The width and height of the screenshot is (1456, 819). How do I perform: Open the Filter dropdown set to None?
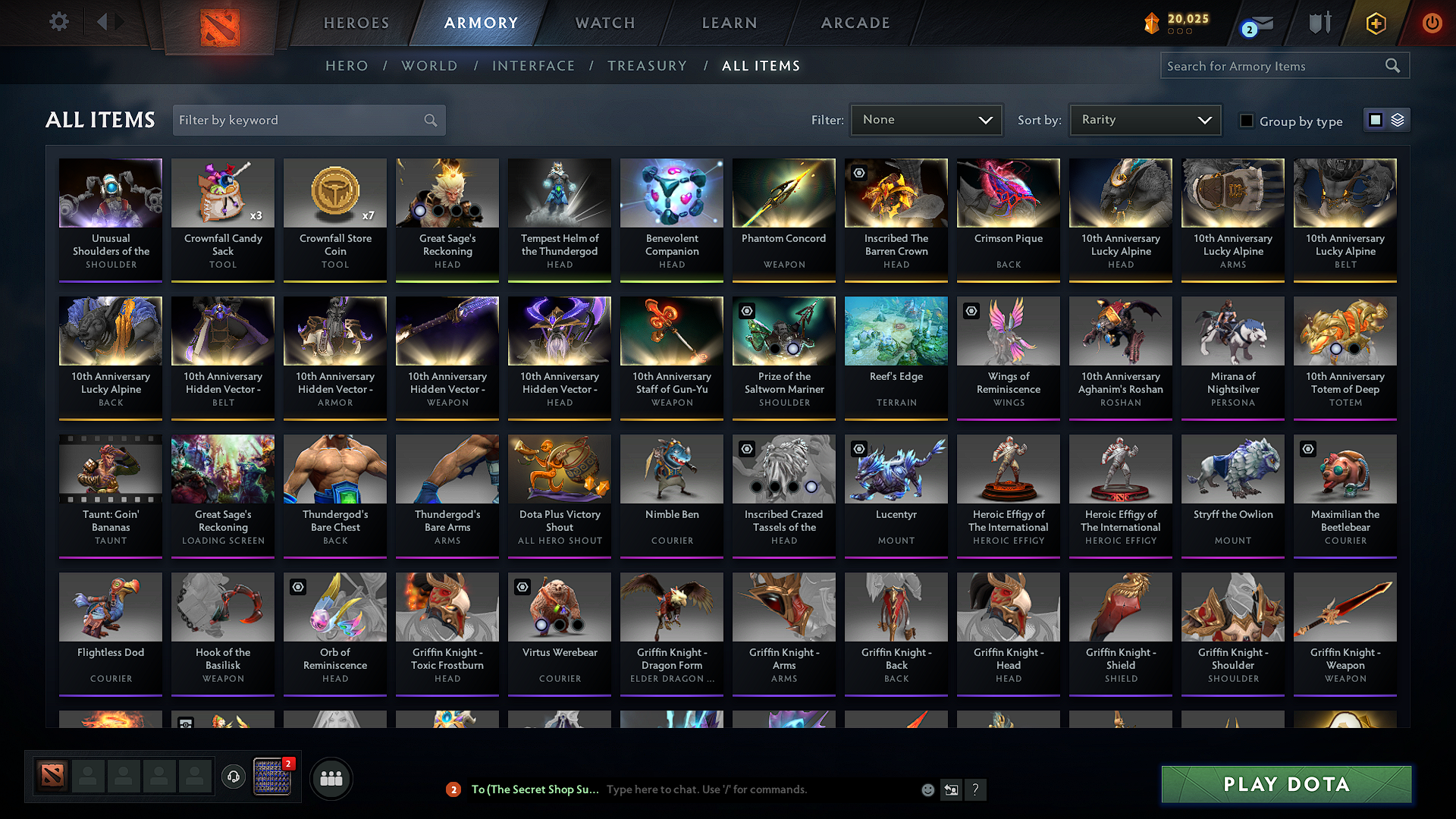point(927,120)
